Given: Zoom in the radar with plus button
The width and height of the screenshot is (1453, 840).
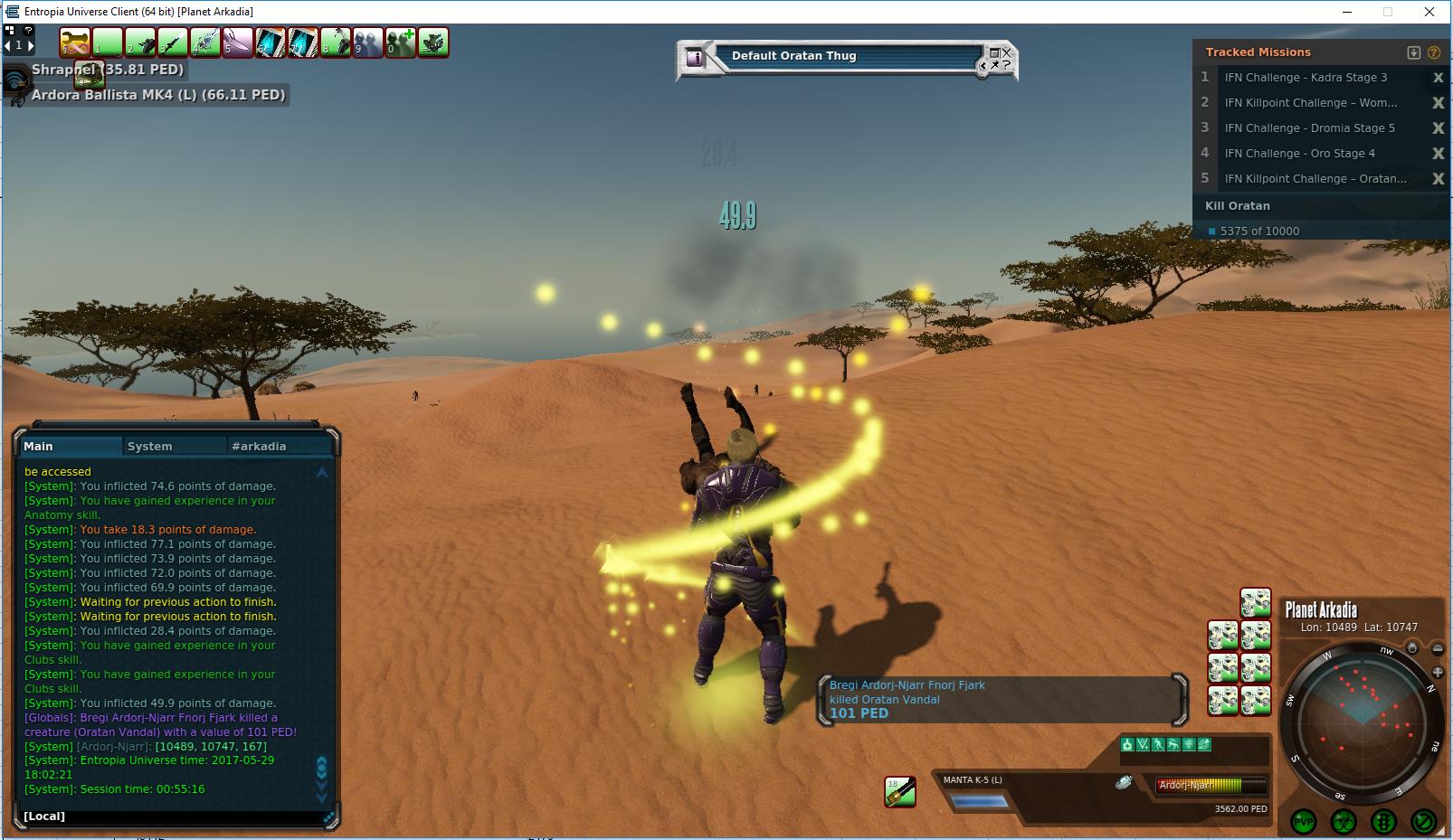Looking at the screenshot, I should 1438,672.
